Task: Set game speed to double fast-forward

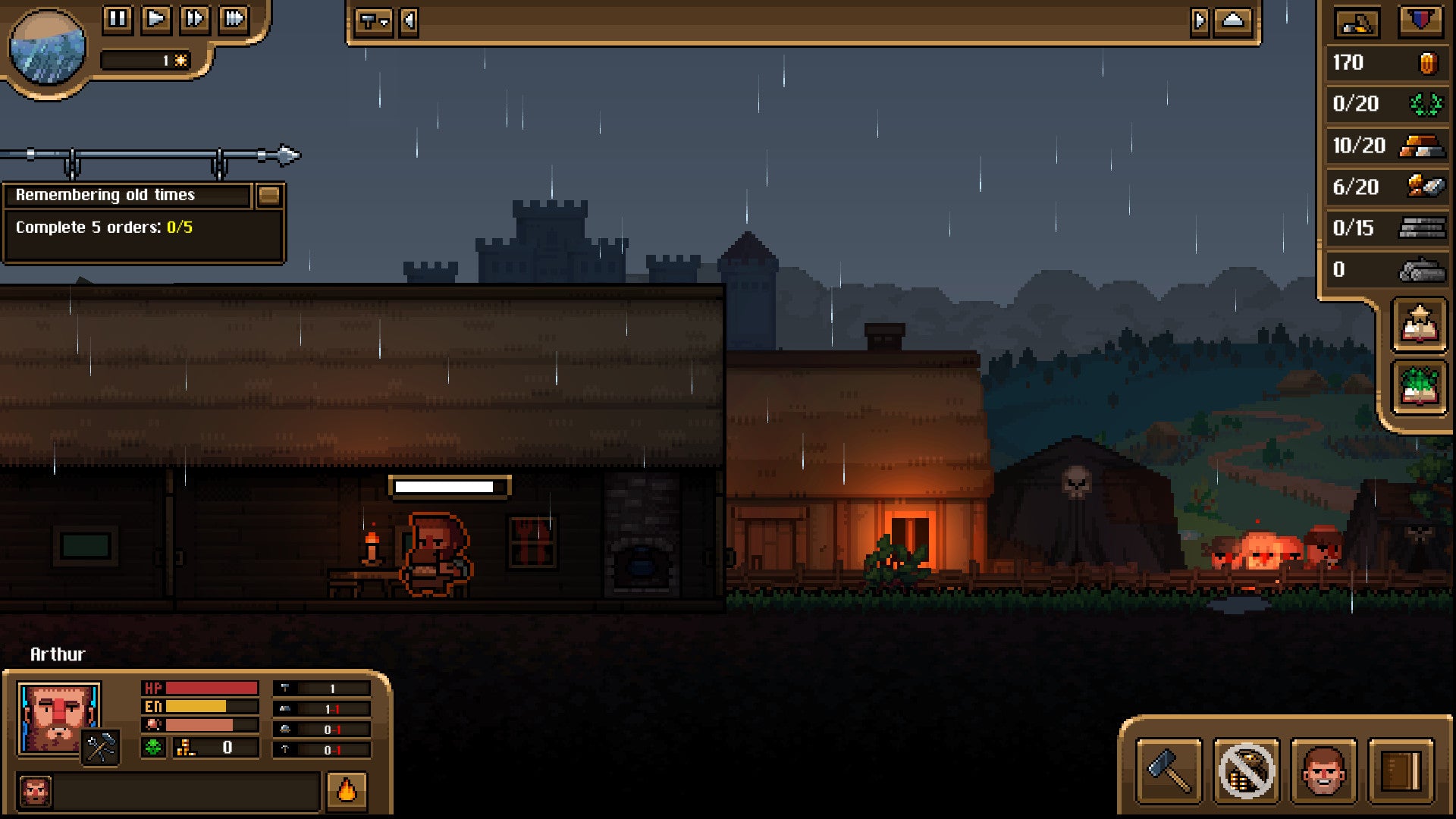Action: 195,18
